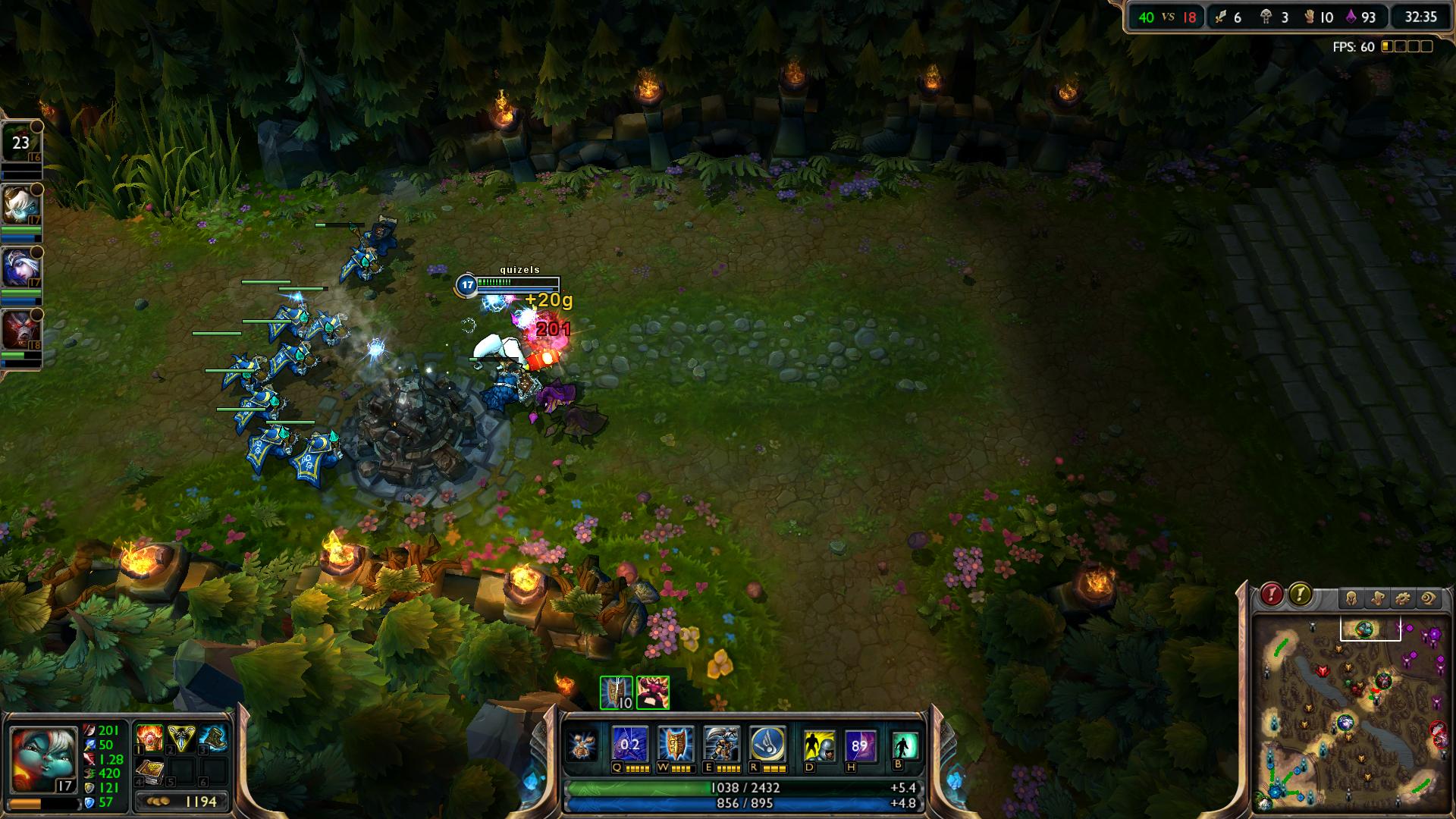This screenshot has height=819, width=1456.
Task: Open the gear options button above minimap
Action: point(1403,599)
